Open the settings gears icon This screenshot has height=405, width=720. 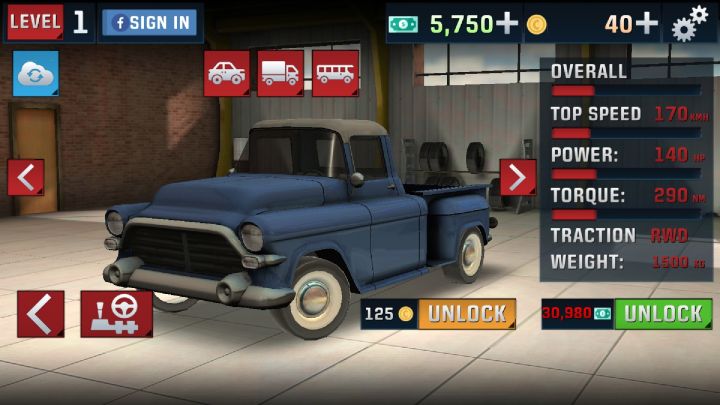click(690, 24)
